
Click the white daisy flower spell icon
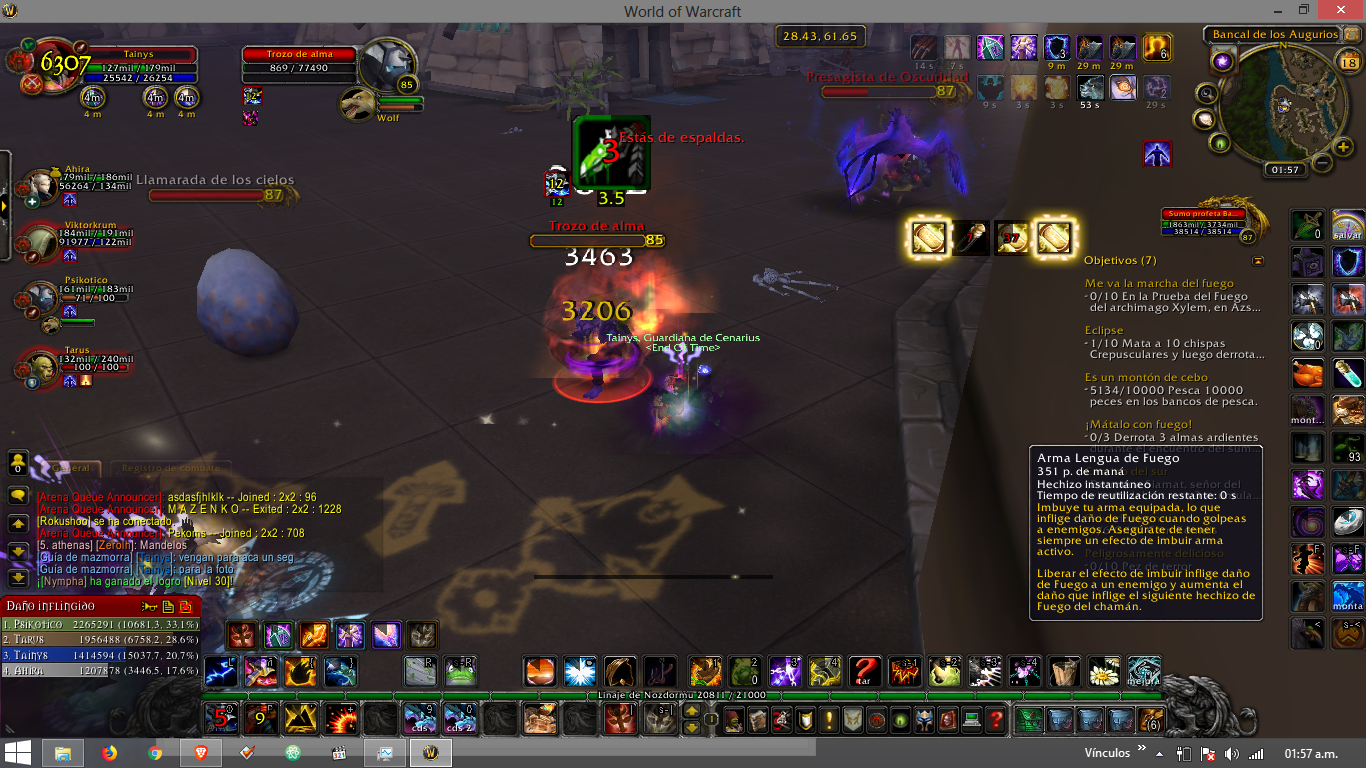coord(1103,672)
